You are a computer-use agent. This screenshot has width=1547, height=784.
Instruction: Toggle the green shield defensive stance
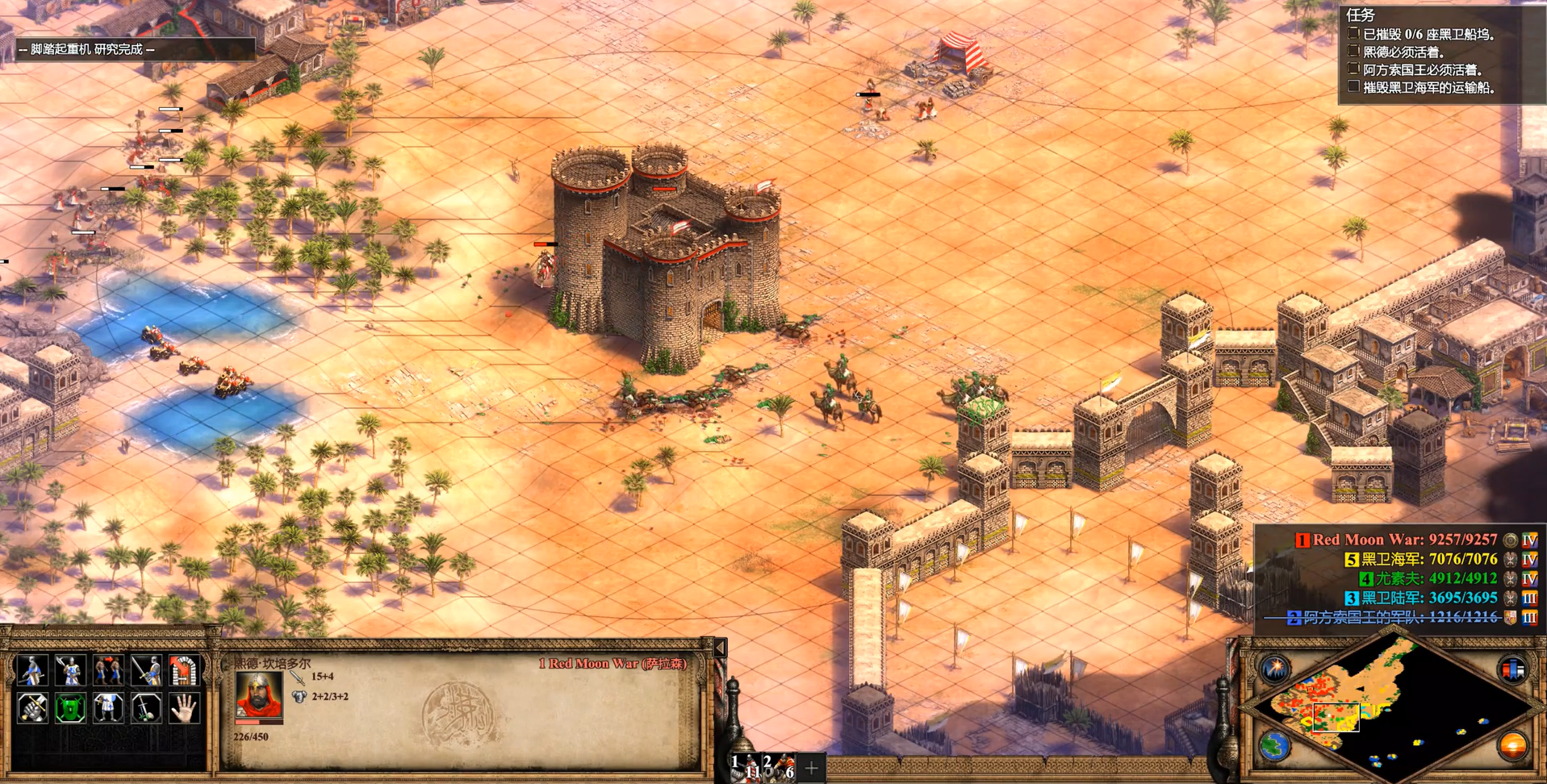pyautogui.click(x=70, y=708)
